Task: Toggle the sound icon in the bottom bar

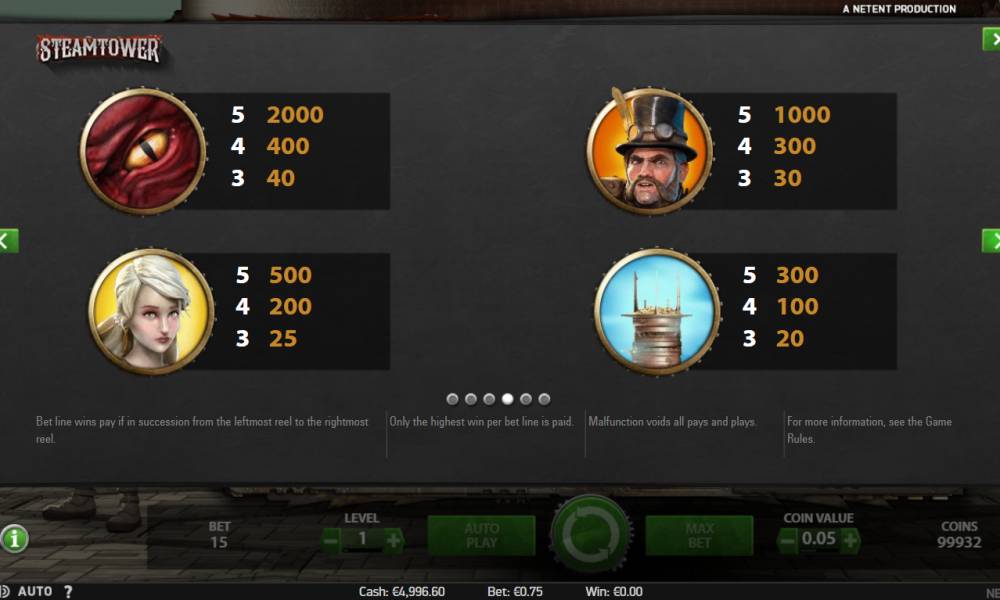Action: tap(7, 591)
